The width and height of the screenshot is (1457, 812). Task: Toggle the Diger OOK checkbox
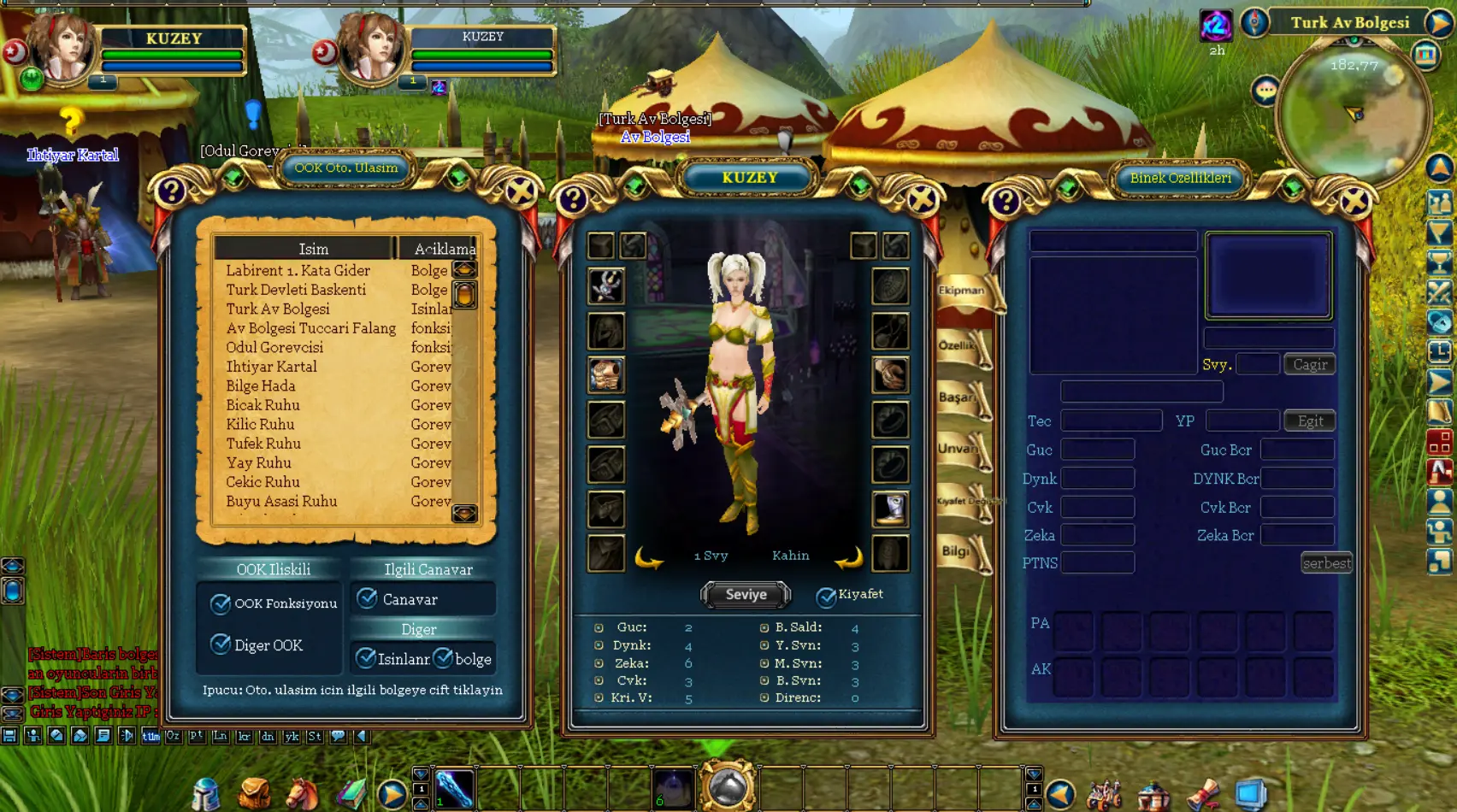[221, 644]
